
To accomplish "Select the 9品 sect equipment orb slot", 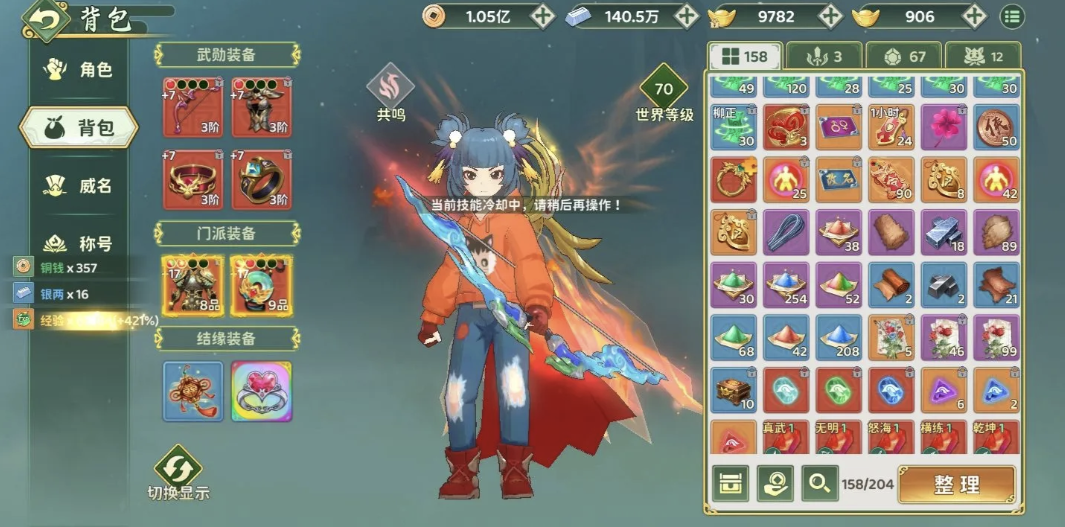I will click(x=261, y=284).
